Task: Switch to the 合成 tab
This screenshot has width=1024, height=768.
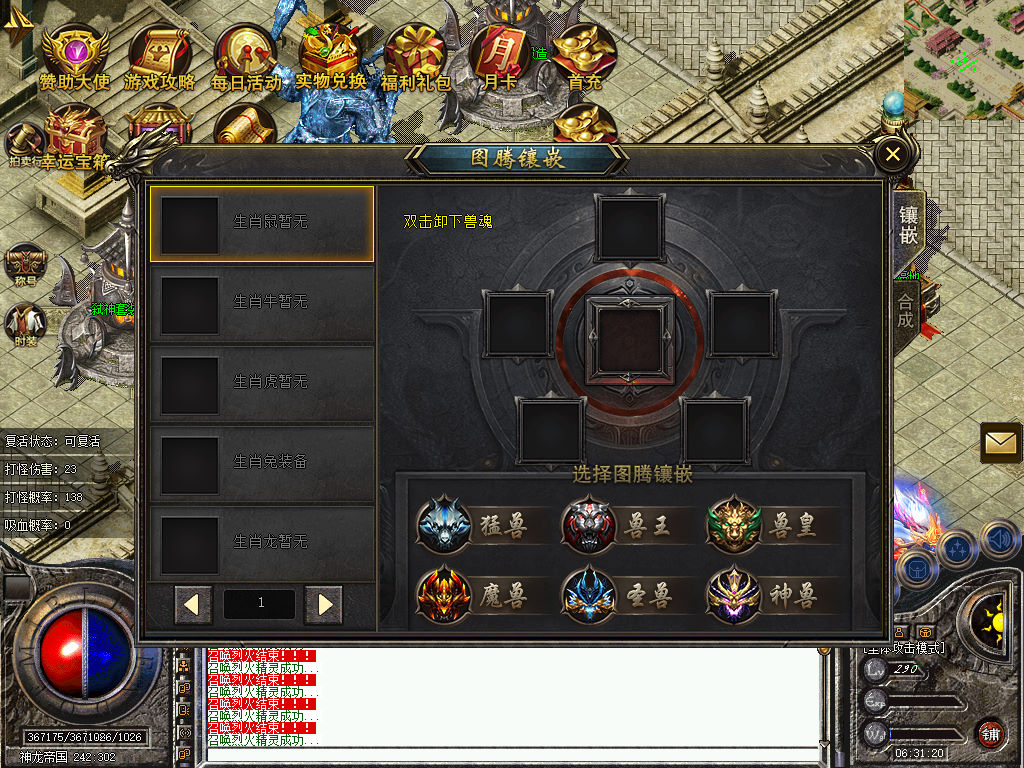Action: click(x=906, y=307)
